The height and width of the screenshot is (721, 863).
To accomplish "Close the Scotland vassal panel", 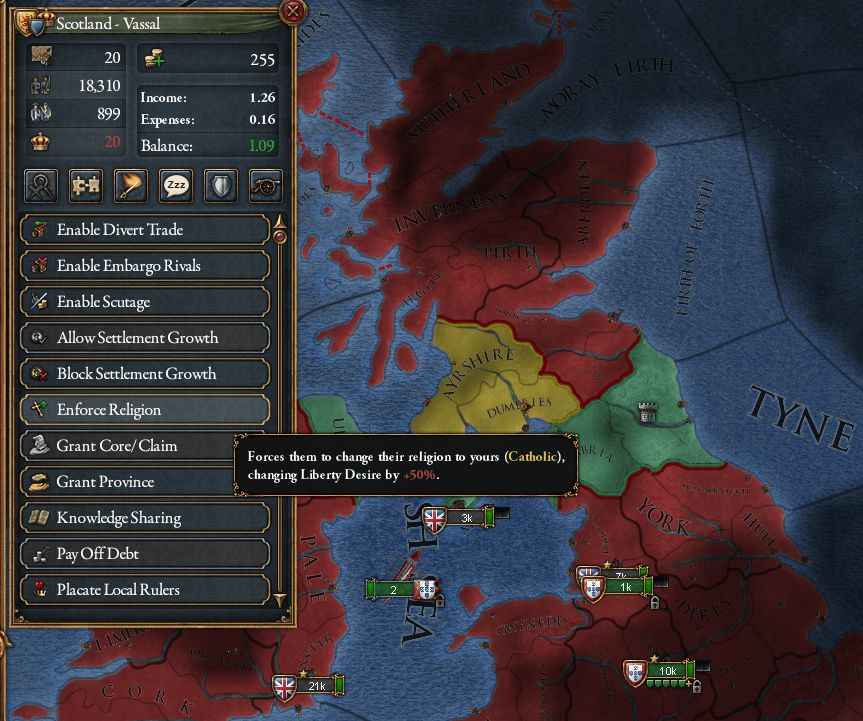I will tap(292, 12).
